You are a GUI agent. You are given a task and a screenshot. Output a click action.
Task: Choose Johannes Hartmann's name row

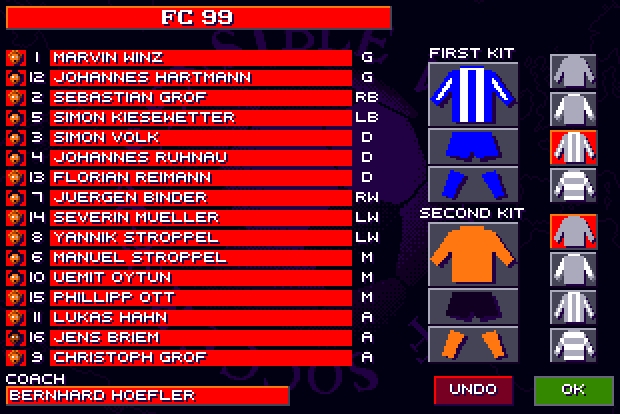pos(200,77)
